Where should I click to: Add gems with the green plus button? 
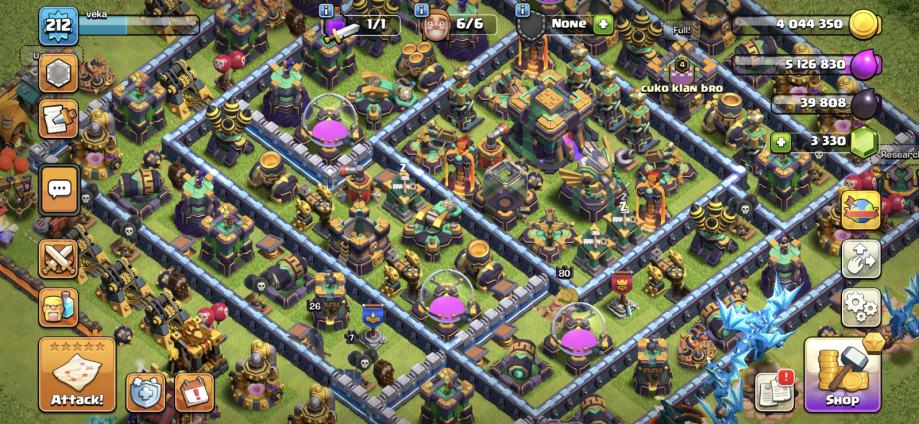(781, 143)
